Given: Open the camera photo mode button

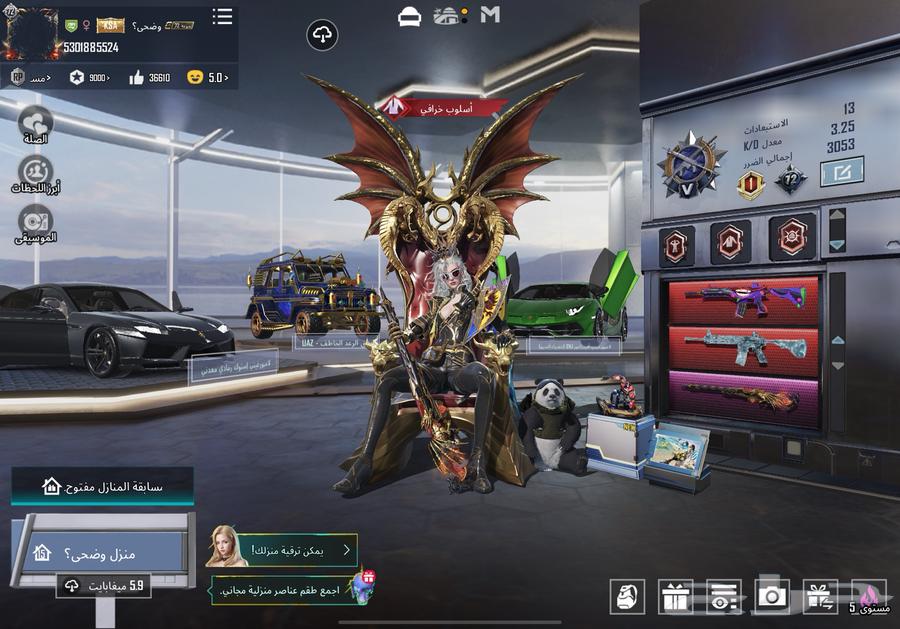Looking at the screenshot, I should coord(771,597).
